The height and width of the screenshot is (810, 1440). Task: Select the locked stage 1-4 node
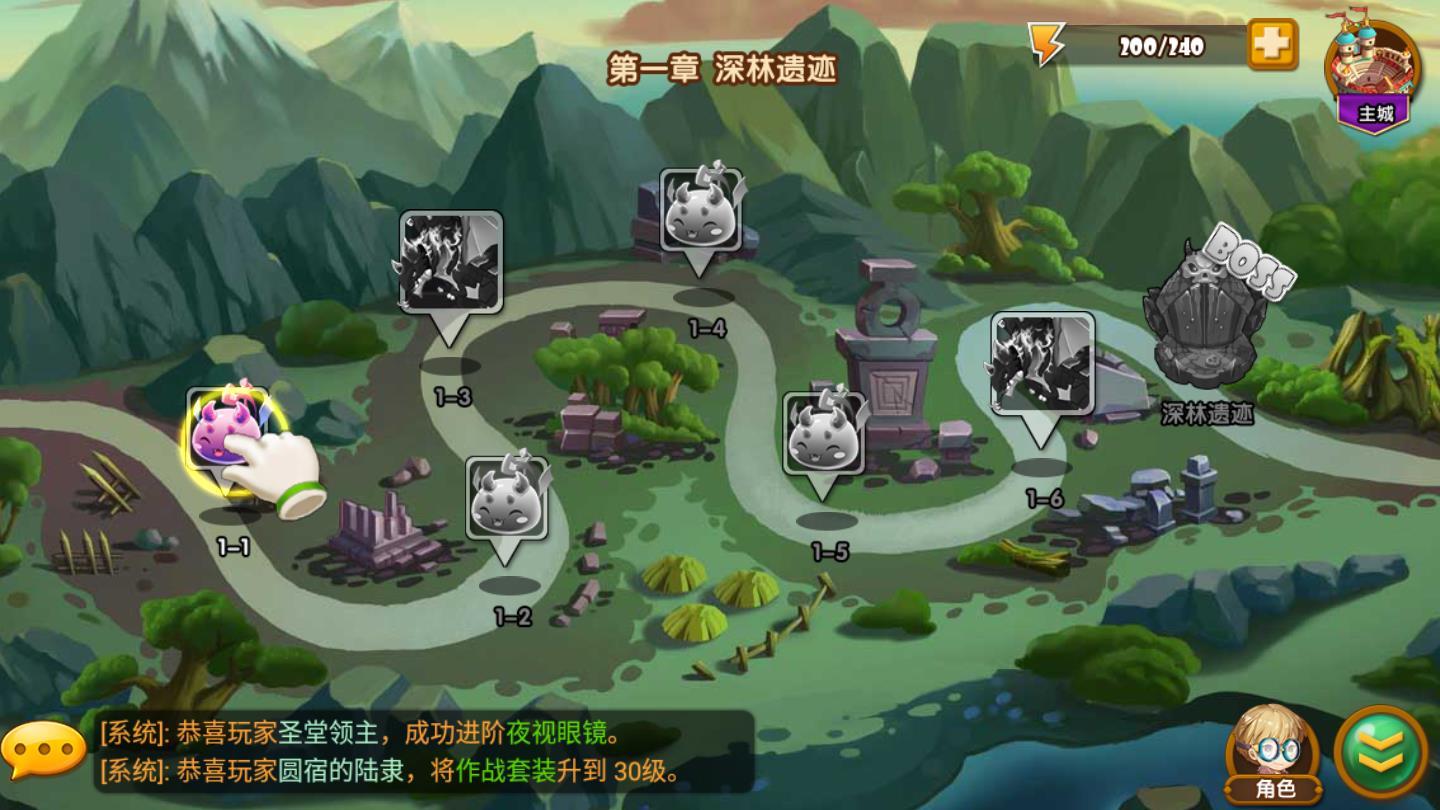pyautogui.click(x=701, y=212)
